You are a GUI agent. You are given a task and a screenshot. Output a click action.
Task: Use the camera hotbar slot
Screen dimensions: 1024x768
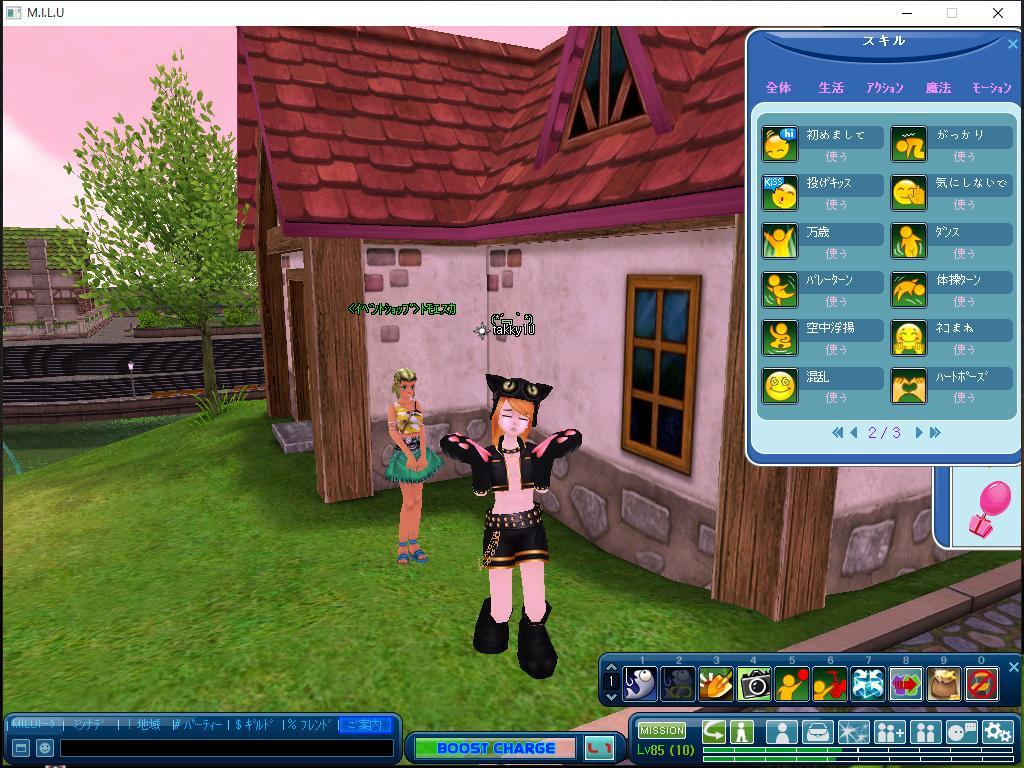tap(754, 684)
